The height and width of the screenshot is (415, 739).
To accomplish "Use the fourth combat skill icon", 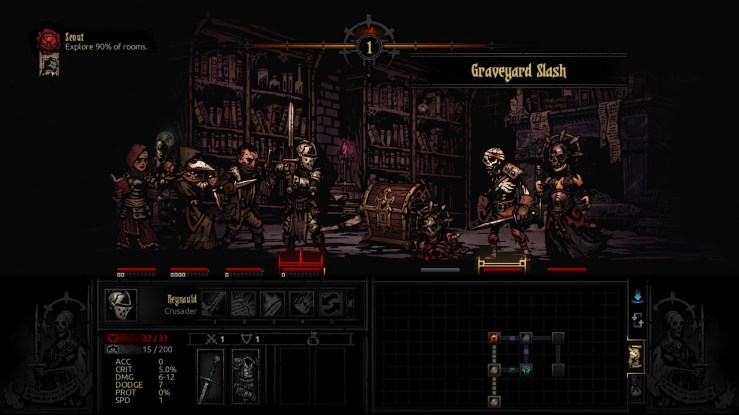I will tap(302, 304).
